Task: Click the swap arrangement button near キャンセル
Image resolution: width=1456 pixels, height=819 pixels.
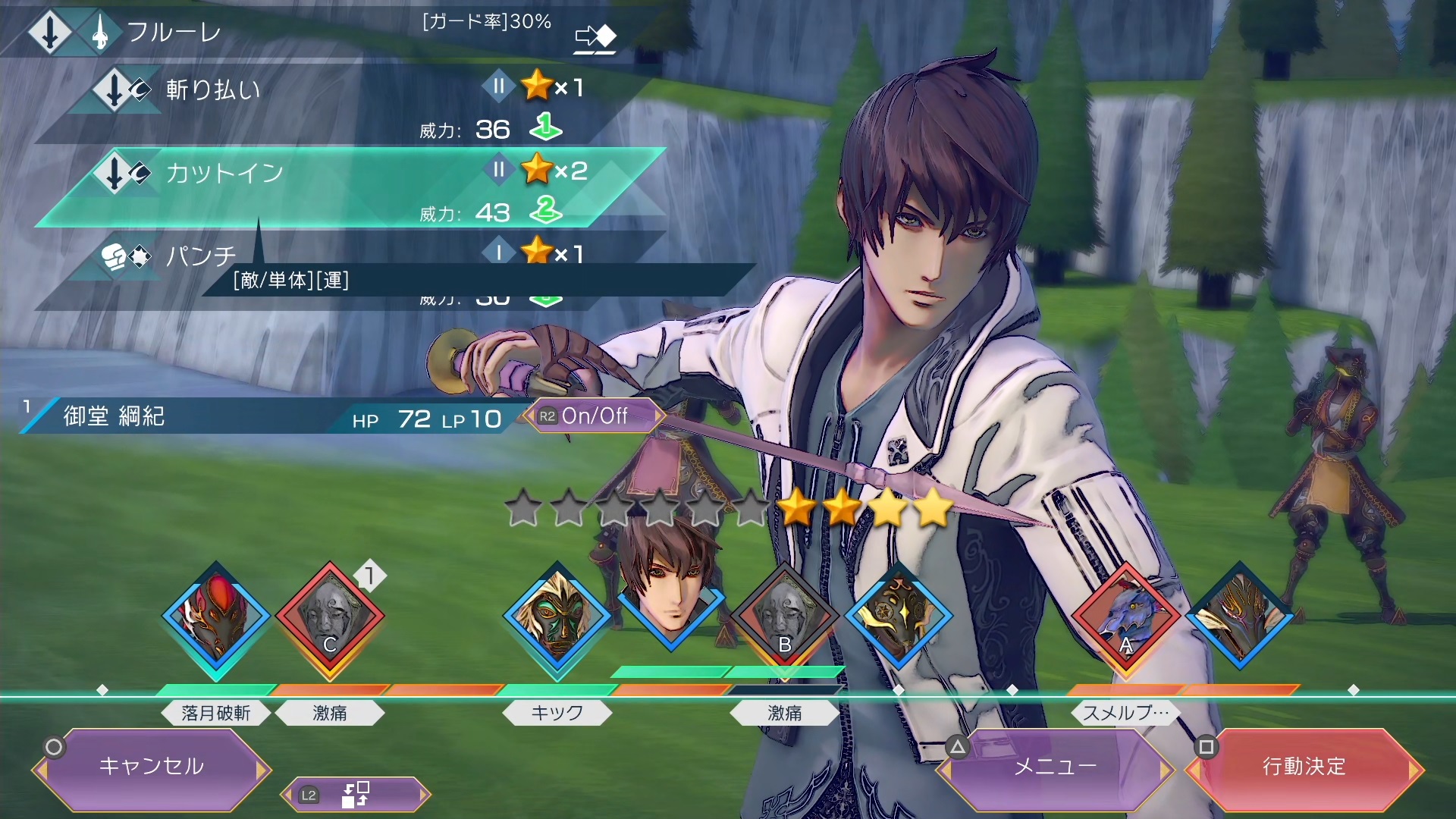Action: coord(355,795)
